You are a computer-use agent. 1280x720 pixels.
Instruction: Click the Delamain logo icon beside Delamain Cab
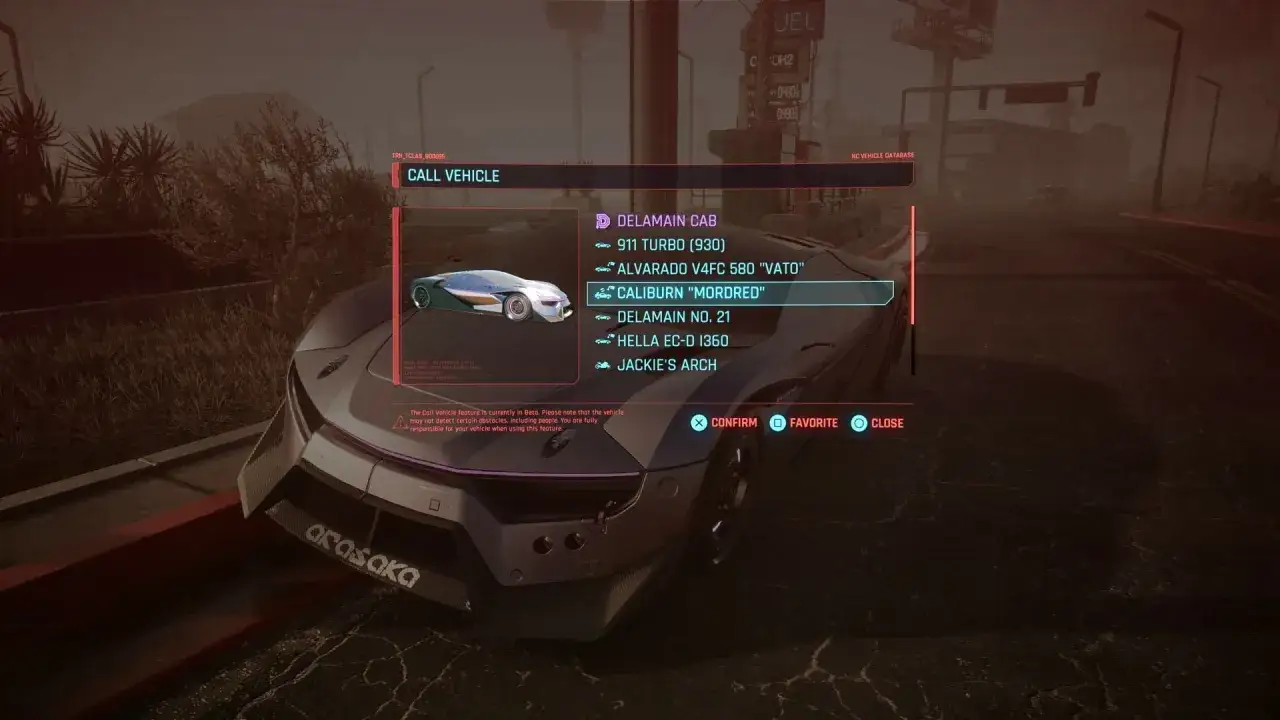[x=601, y=220]
